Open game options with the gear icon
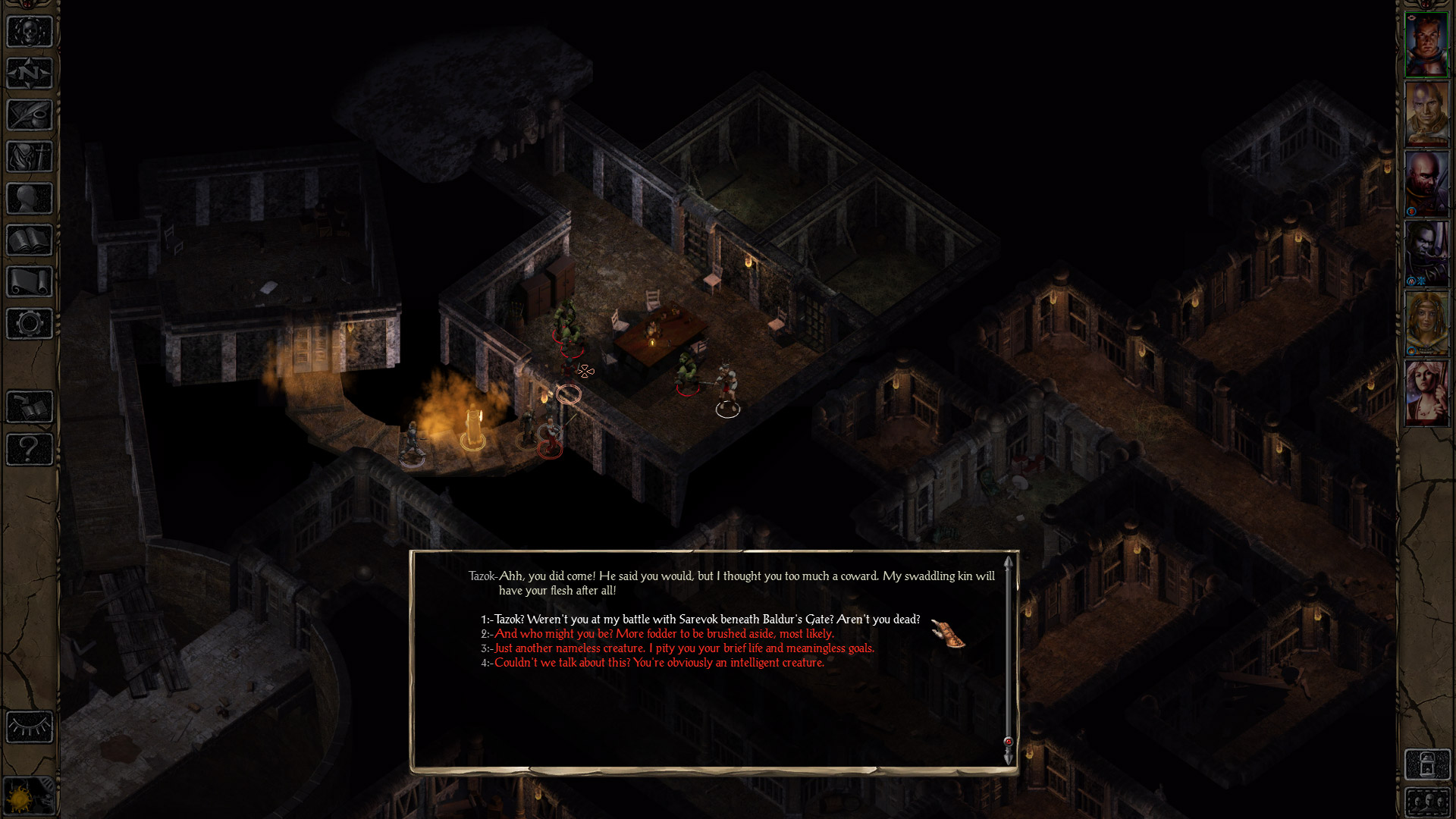The height and width of the screenshot is (819, 1456). (30, 324)
